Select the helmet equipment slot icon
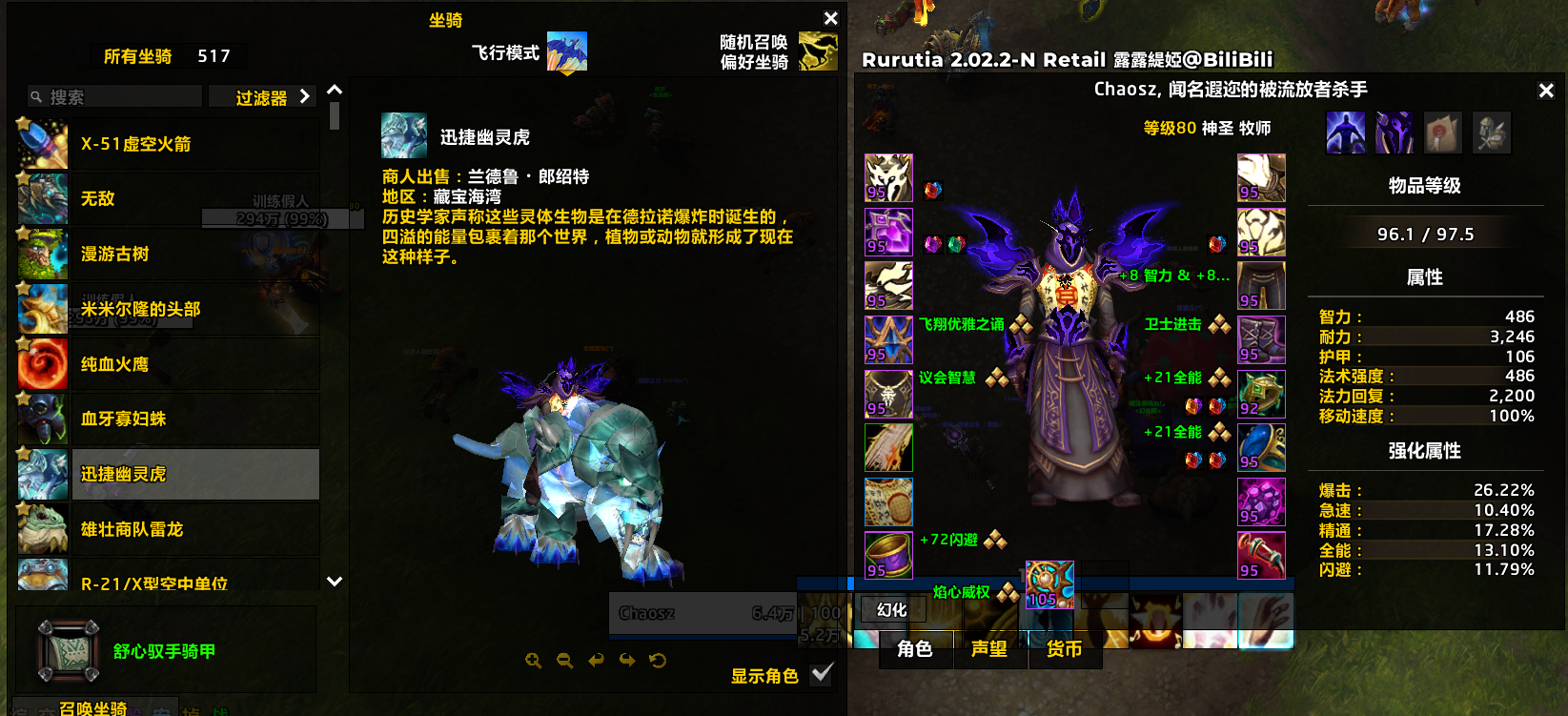 click(888, 176)
